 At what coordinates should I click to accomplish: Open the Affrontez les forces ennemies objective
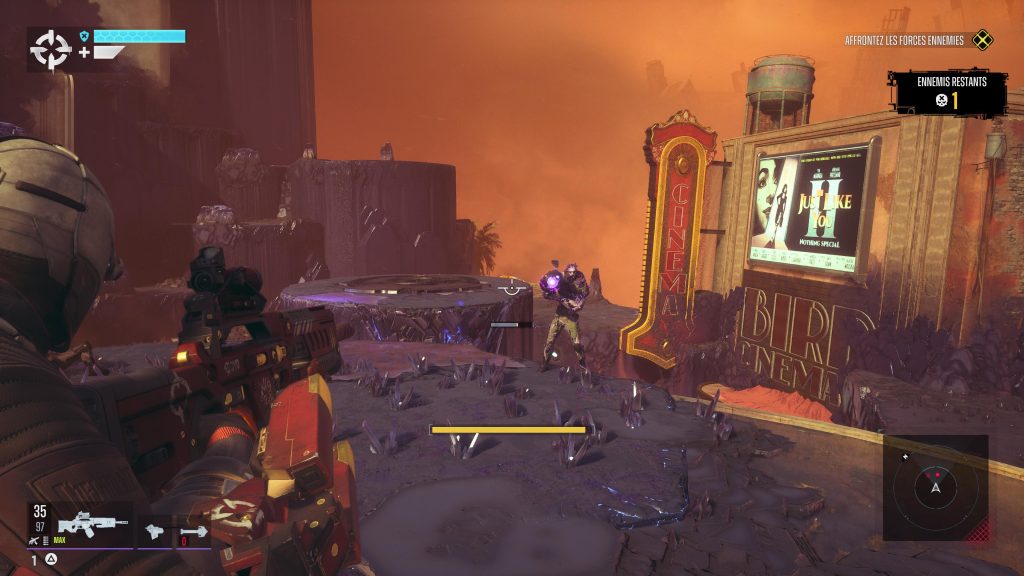(904, 41)
